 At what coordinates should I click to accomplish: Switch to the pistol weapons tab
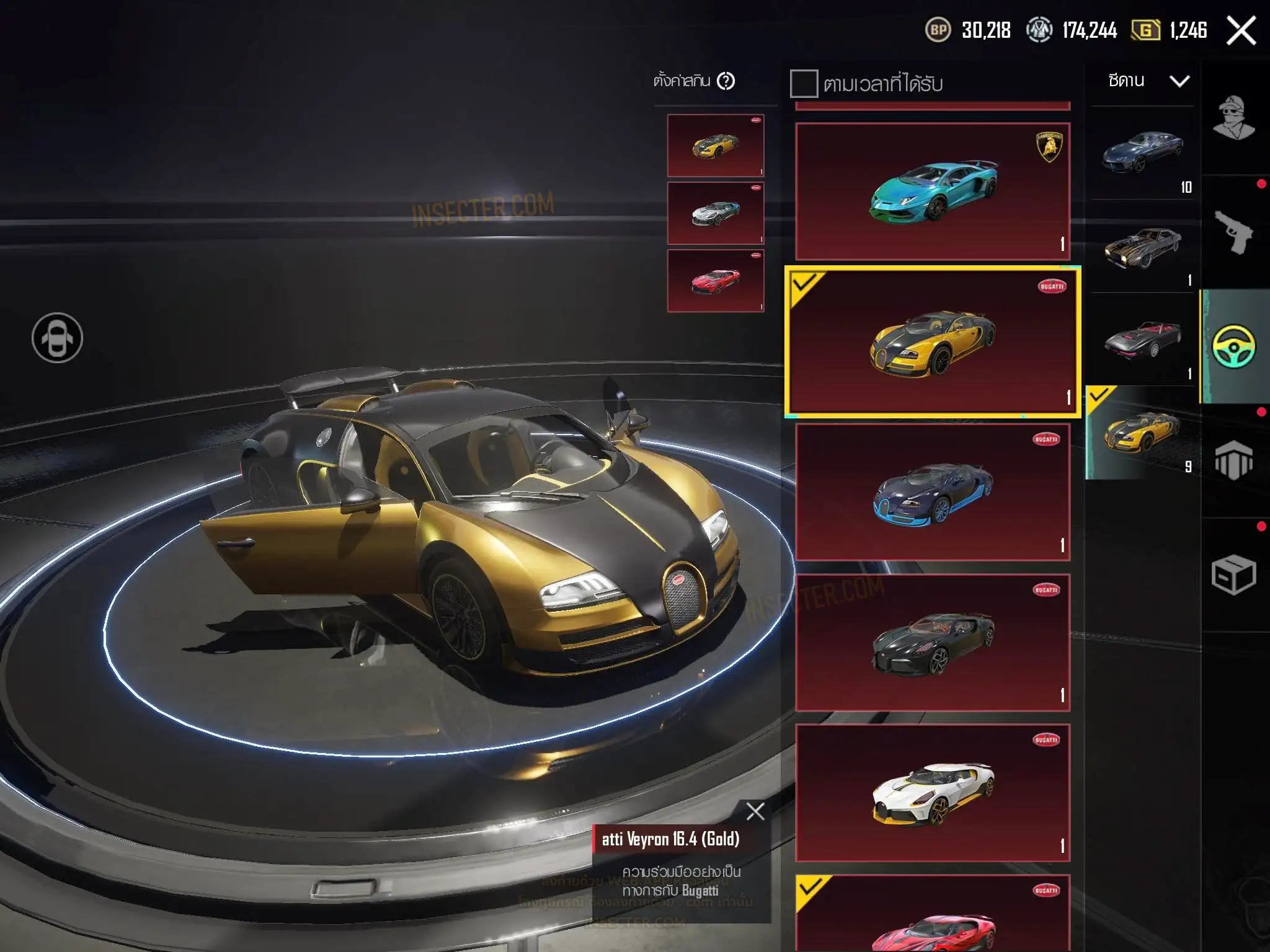(x=1234, y=232)
